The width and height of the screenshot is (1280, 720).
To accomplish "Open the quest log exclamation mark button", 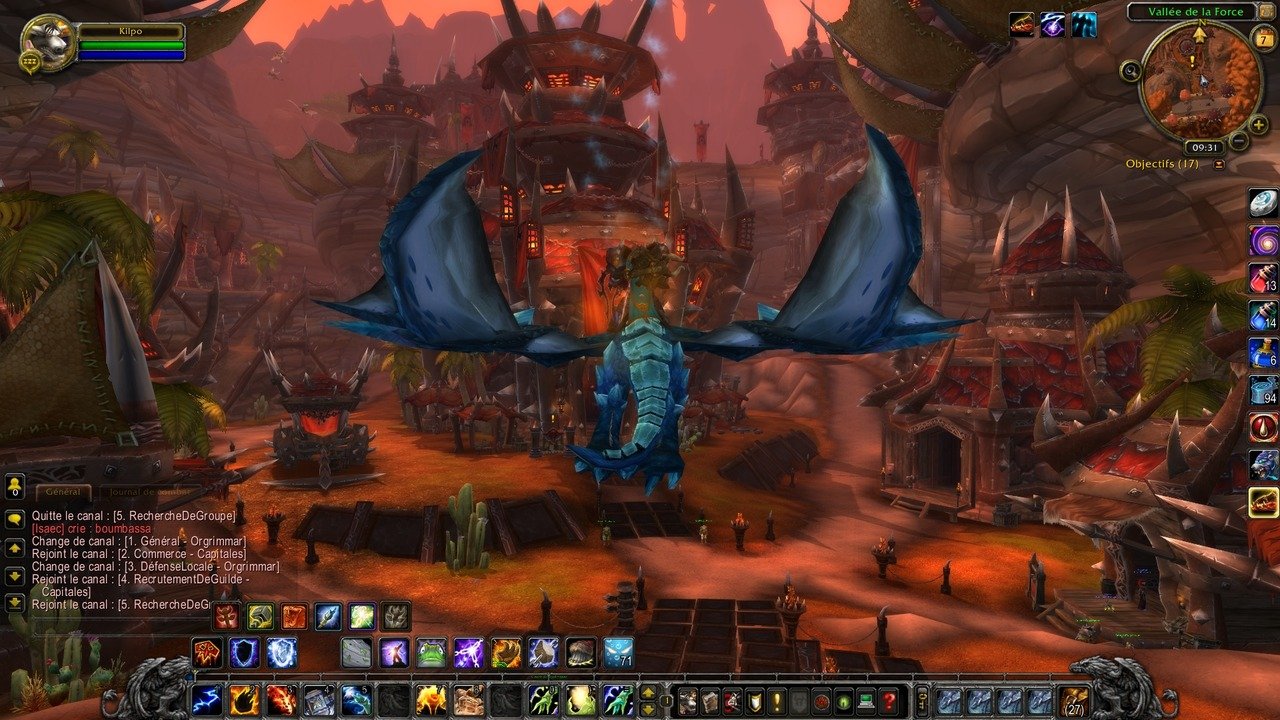I will [776, 699].
